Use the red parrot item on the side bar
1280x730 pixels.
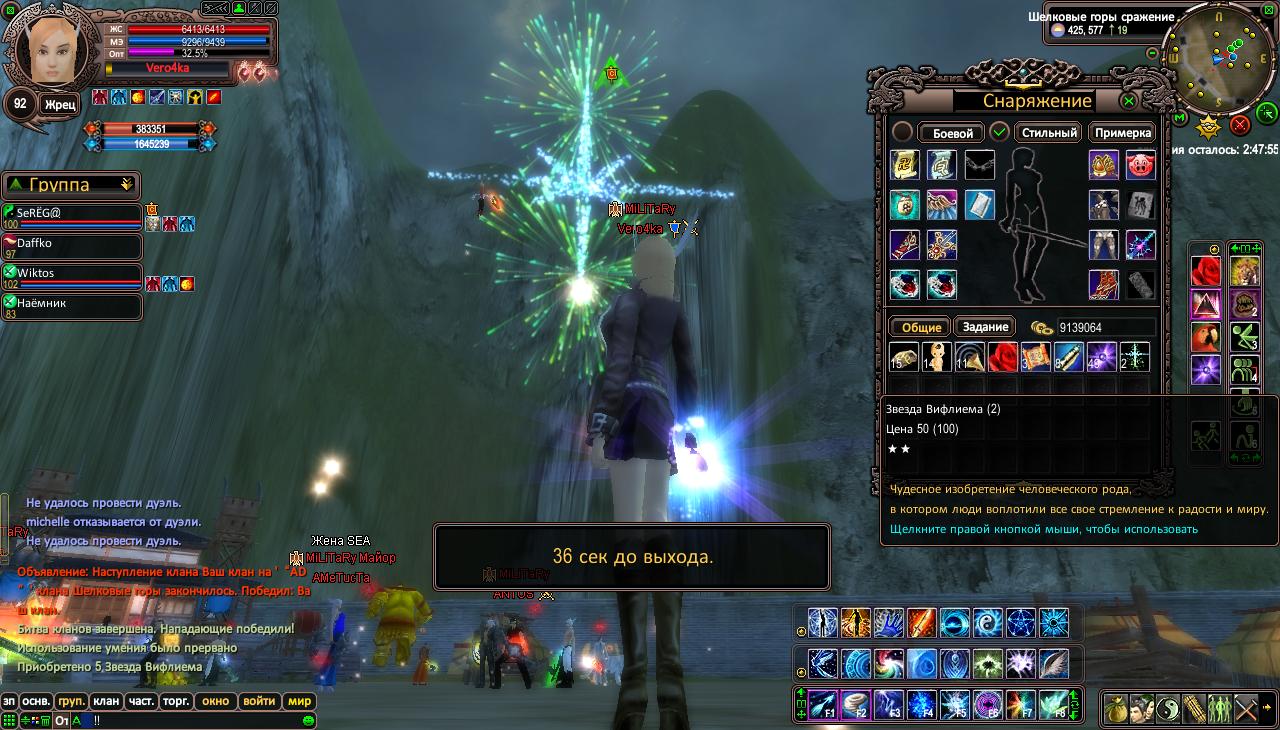tap(1206, 337)
